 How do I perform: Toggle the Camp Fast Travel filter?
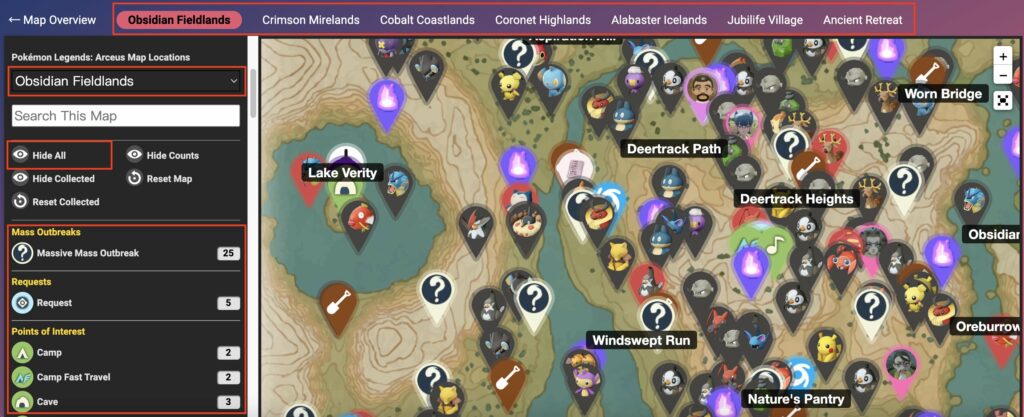[x=73, y=377]
